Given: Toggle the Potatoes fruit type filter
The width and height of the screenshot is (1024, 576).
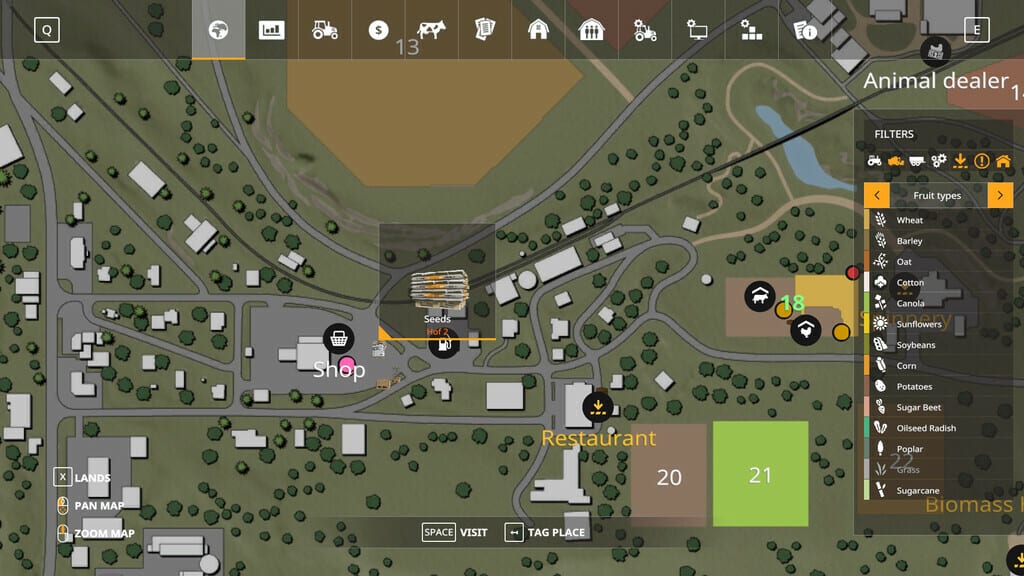Looking at the screenshot, I should click(913, 387).
